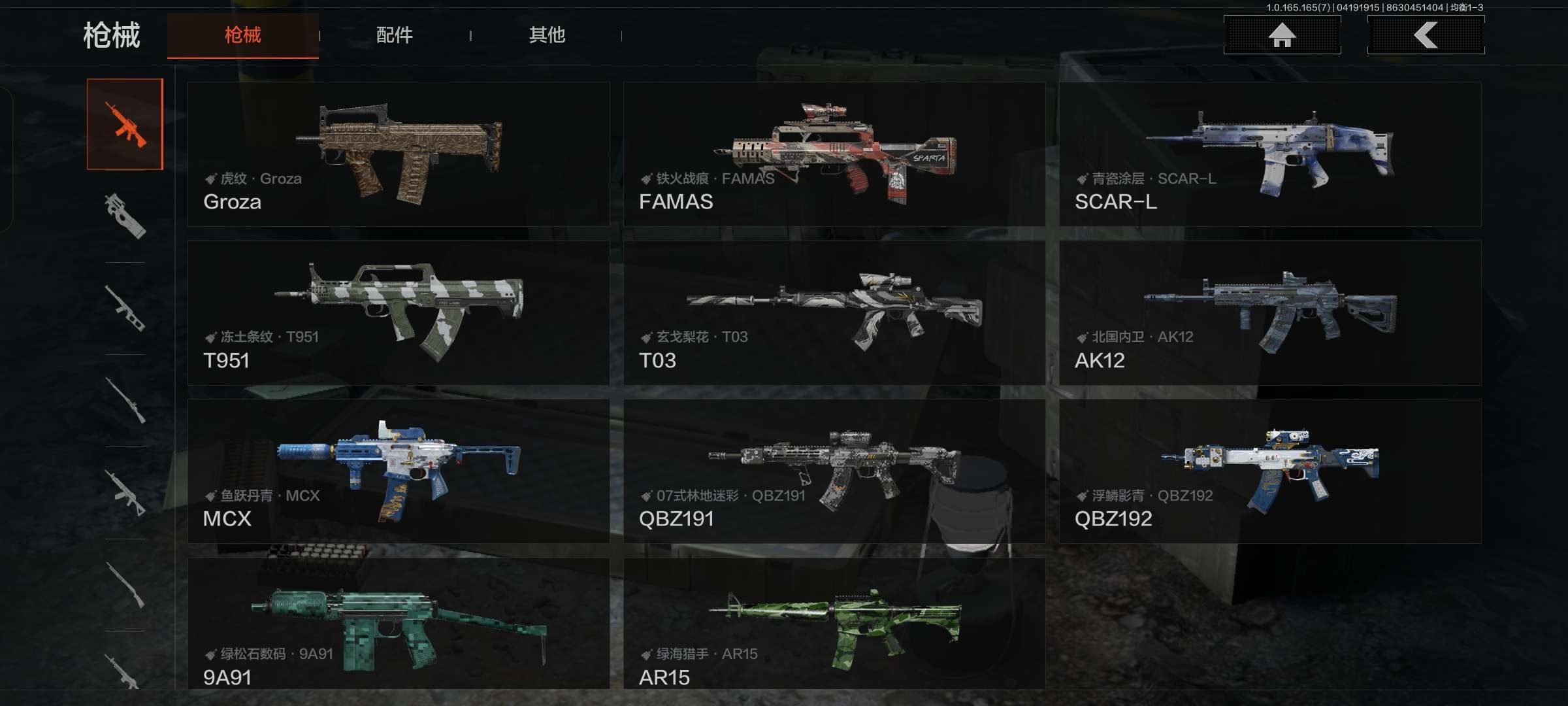Select the orange assault rifle category icon
Screen dimensions: 1568x706
coord(125,124)
